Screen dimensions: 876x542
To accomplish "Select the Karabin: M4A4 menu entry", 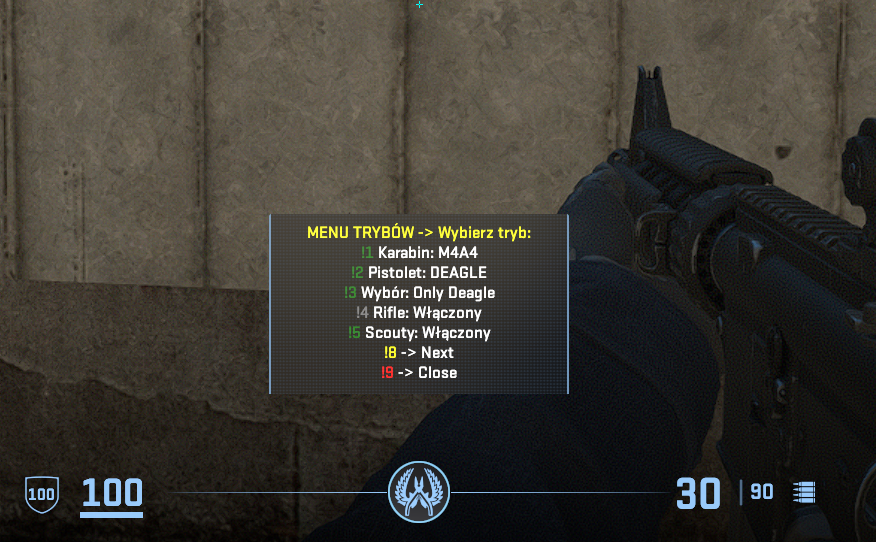I will (x=419, y=253).
